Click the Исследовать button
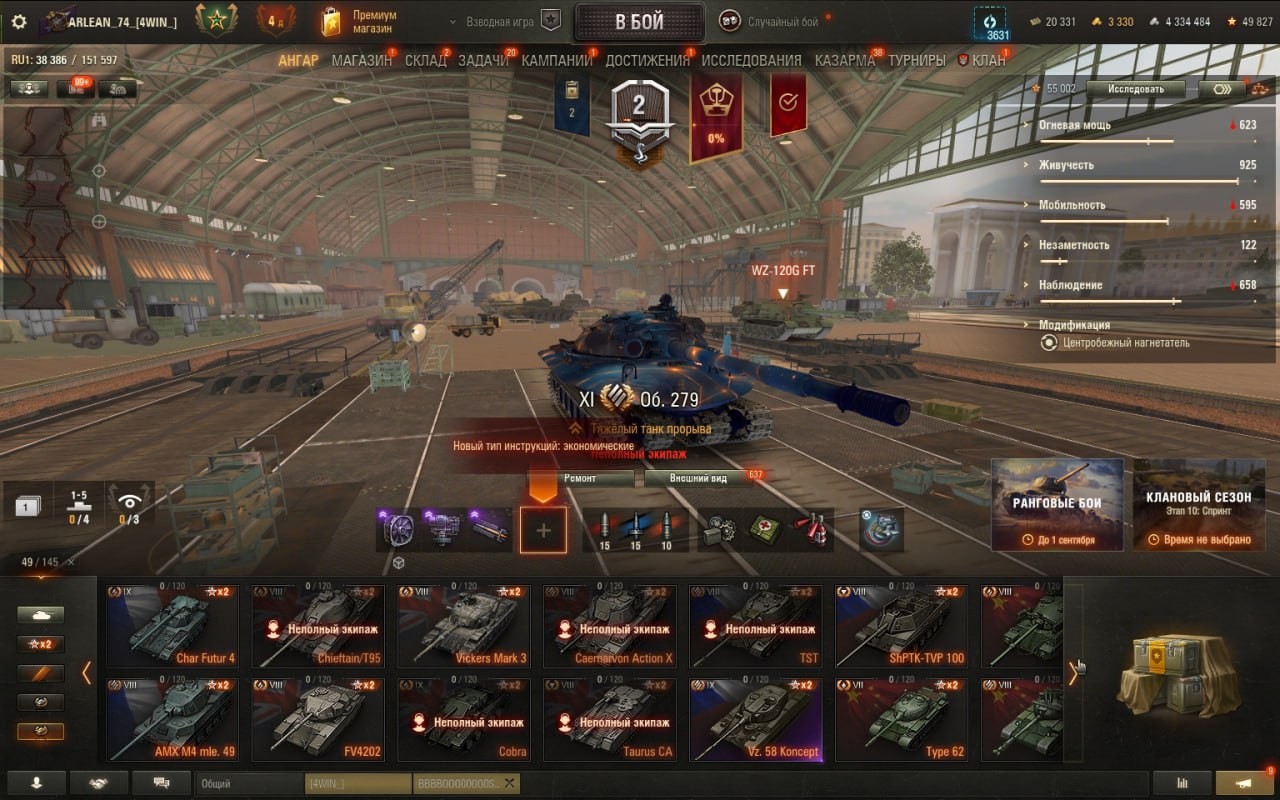 (x=1135, y=89)
